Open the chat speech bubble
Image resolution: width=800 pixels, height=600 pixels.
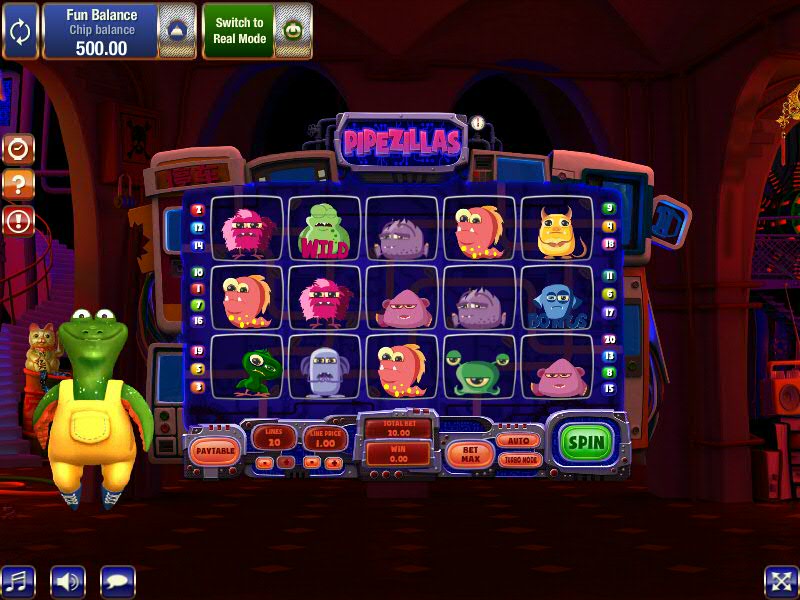coord(118,581)
